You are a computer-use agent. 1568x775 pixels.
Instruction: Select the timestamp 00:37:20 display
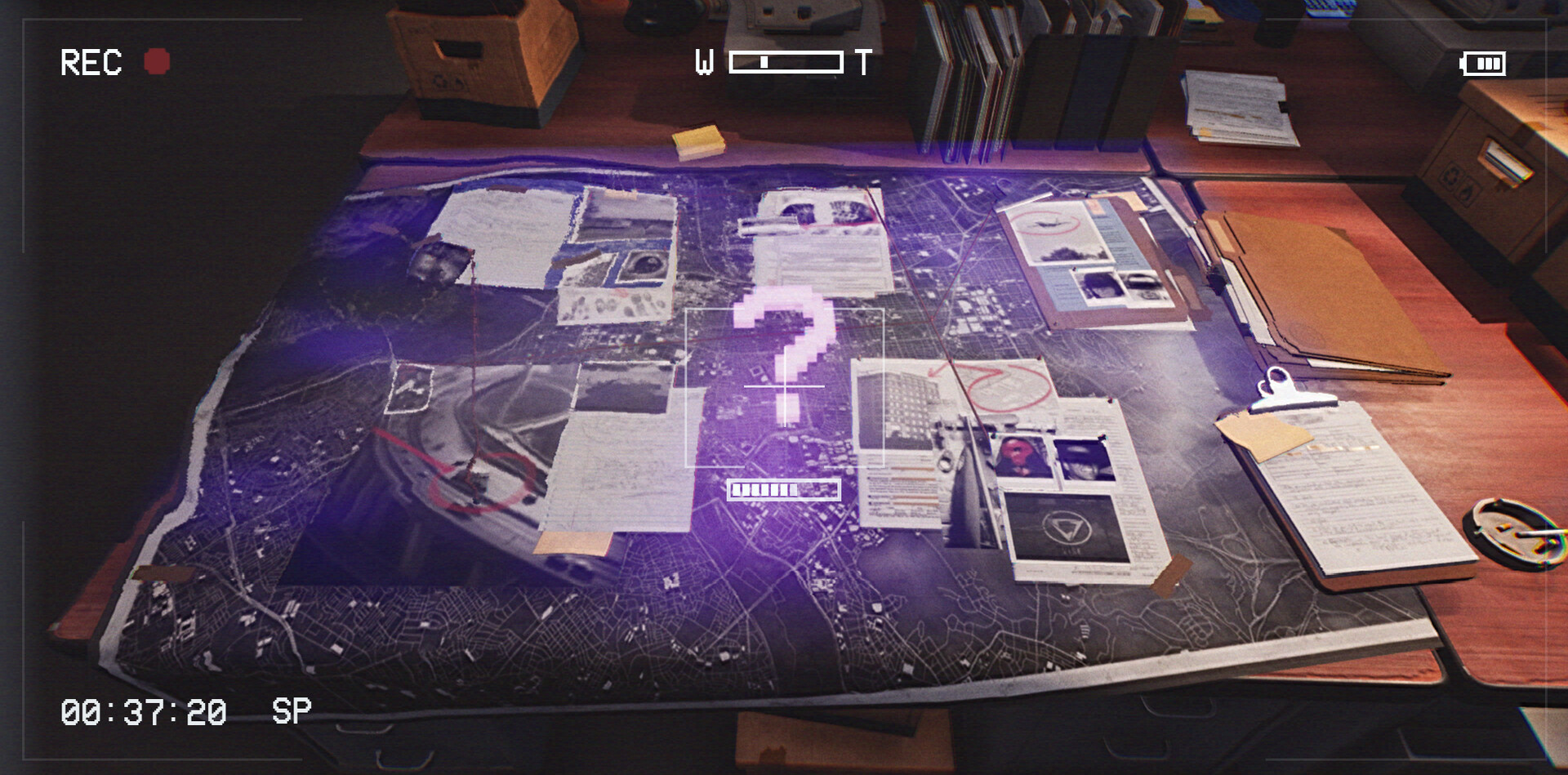143,711
